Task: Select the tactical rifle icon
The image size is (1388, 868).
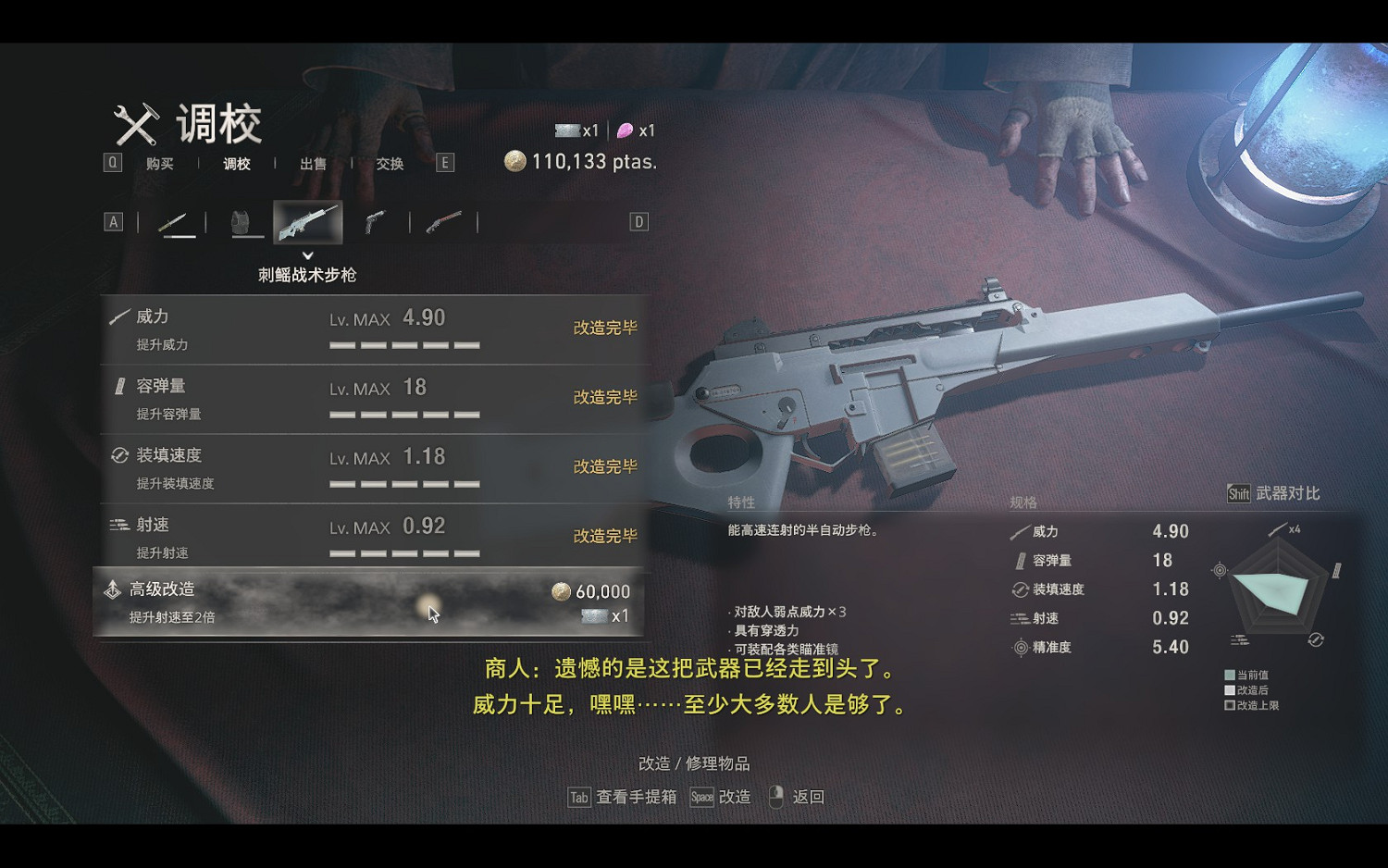Action: pos(308,219)
